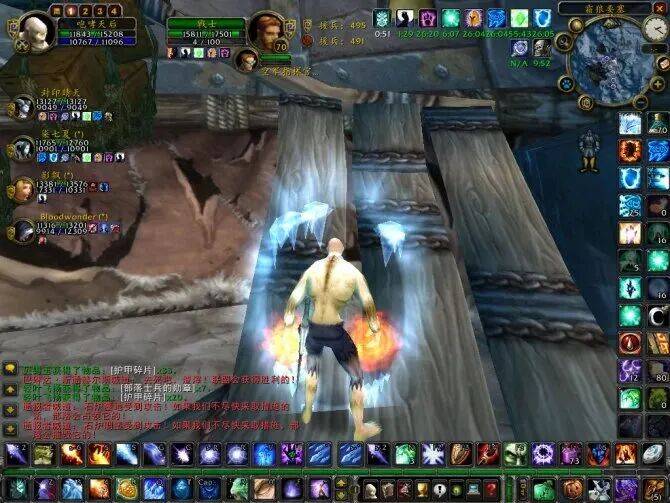Select your own player portrait frame
The width and height of the screenshot is (670, 503).
(33, 30)
